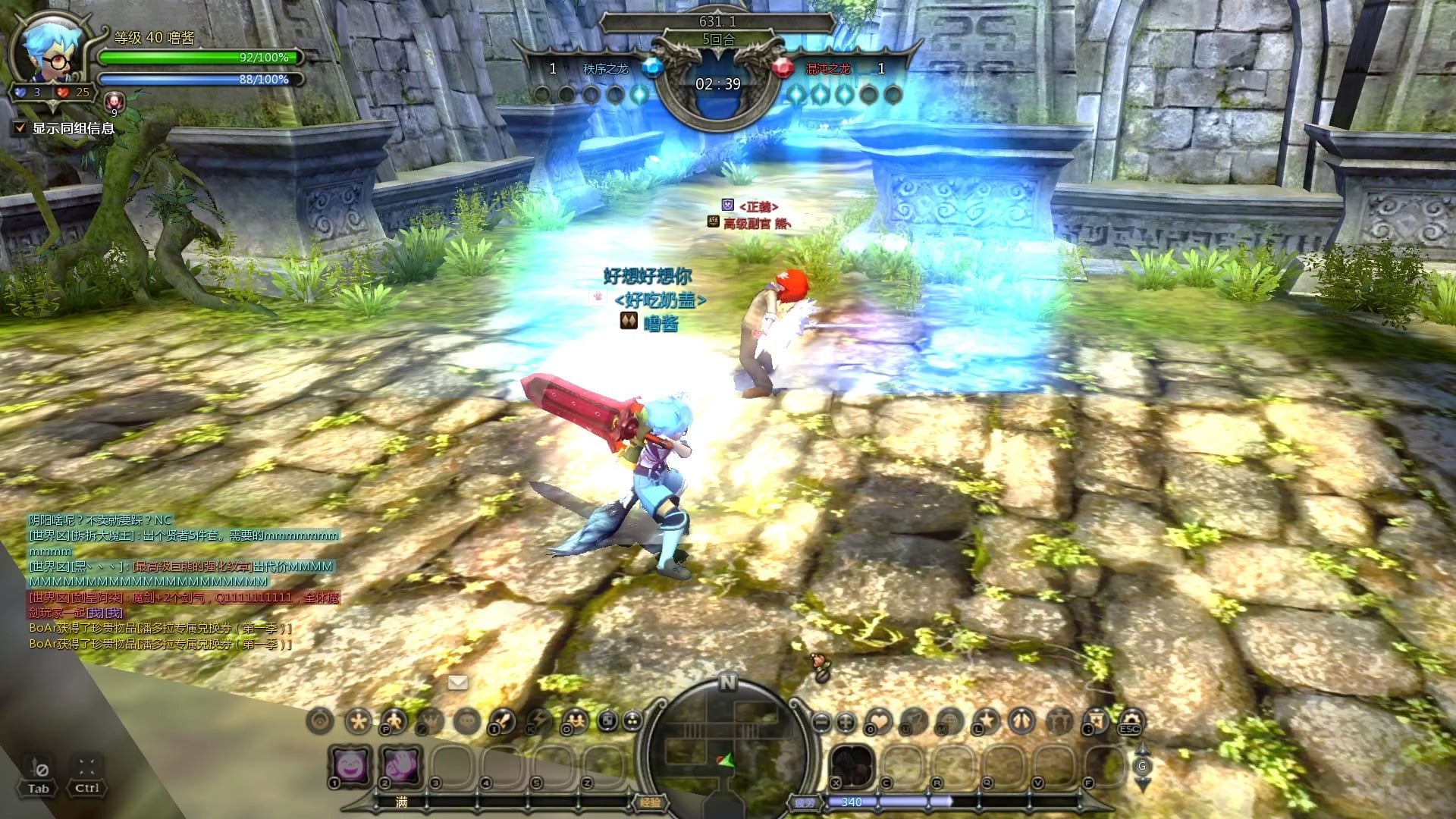
Task: Click the minimap zoom-out minus button
Action: (x=820, y=721)
